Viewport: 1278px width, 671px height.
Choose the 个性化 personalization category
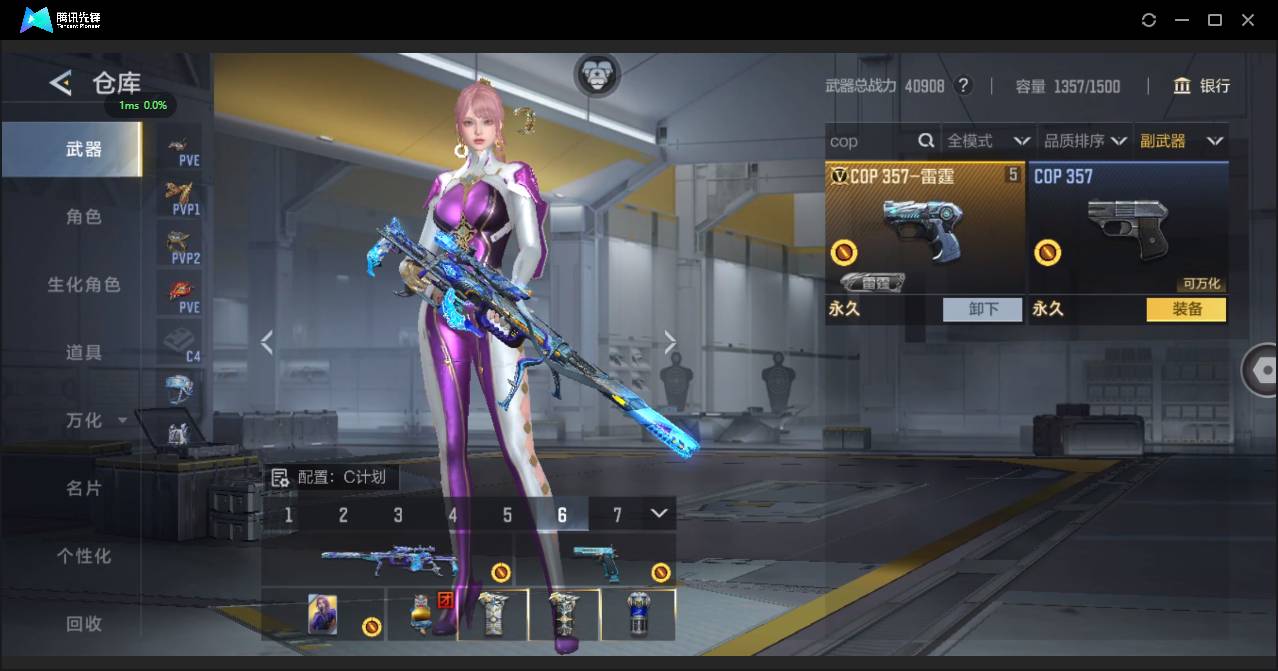84,556
